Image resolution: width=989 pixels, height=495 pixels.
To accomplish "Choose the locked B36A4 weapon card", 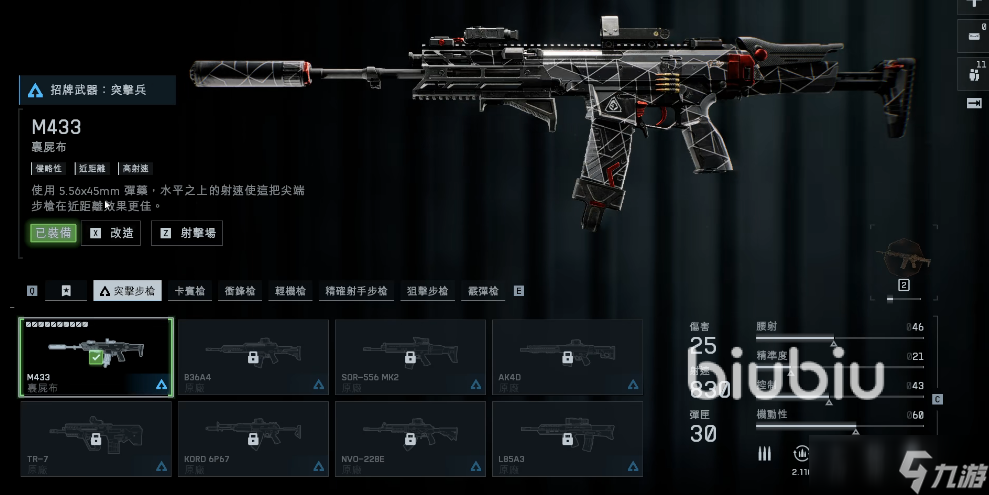I will pos(253,357).
